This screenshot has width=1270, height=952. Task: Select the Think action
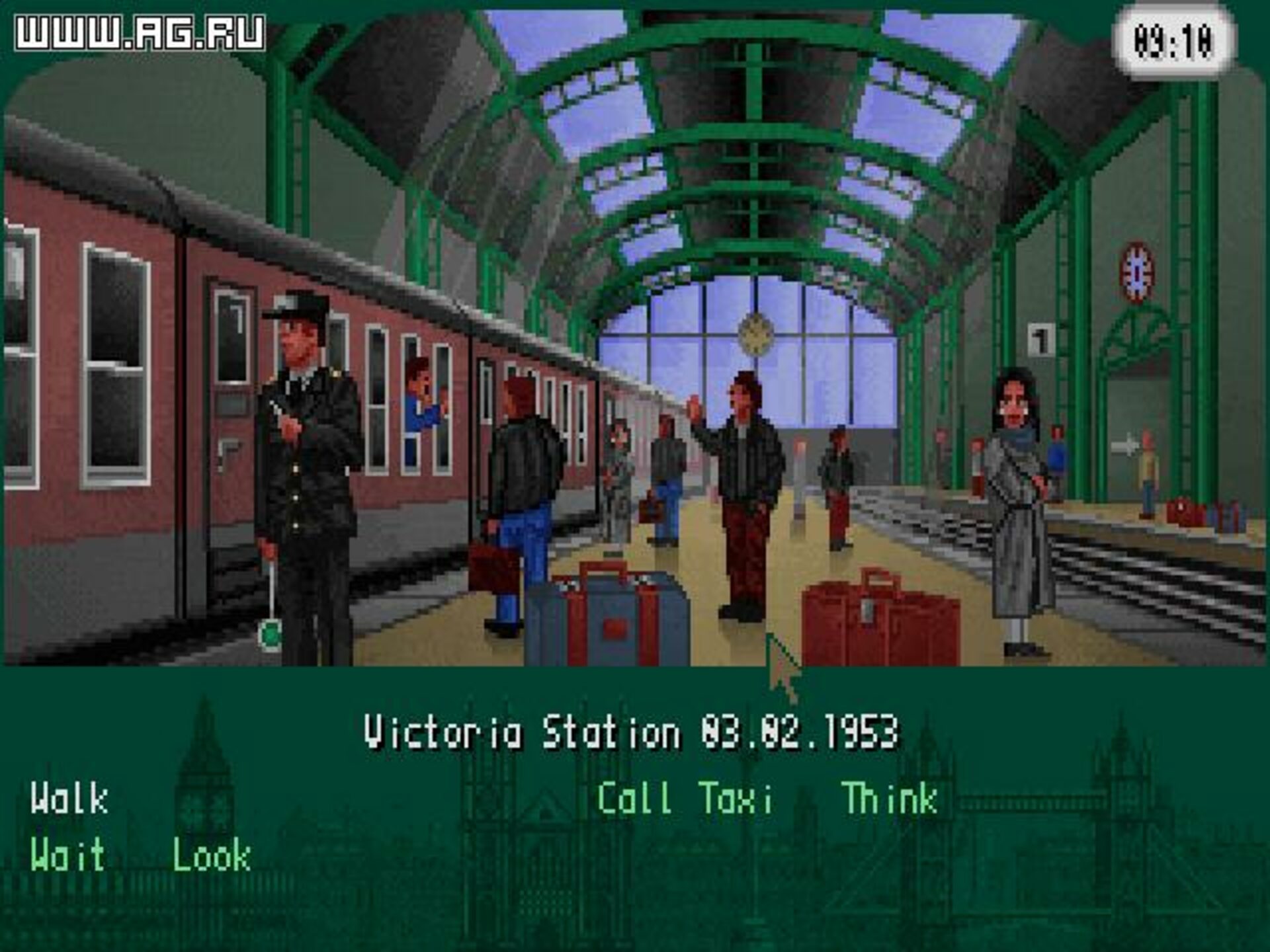(890, 798)
